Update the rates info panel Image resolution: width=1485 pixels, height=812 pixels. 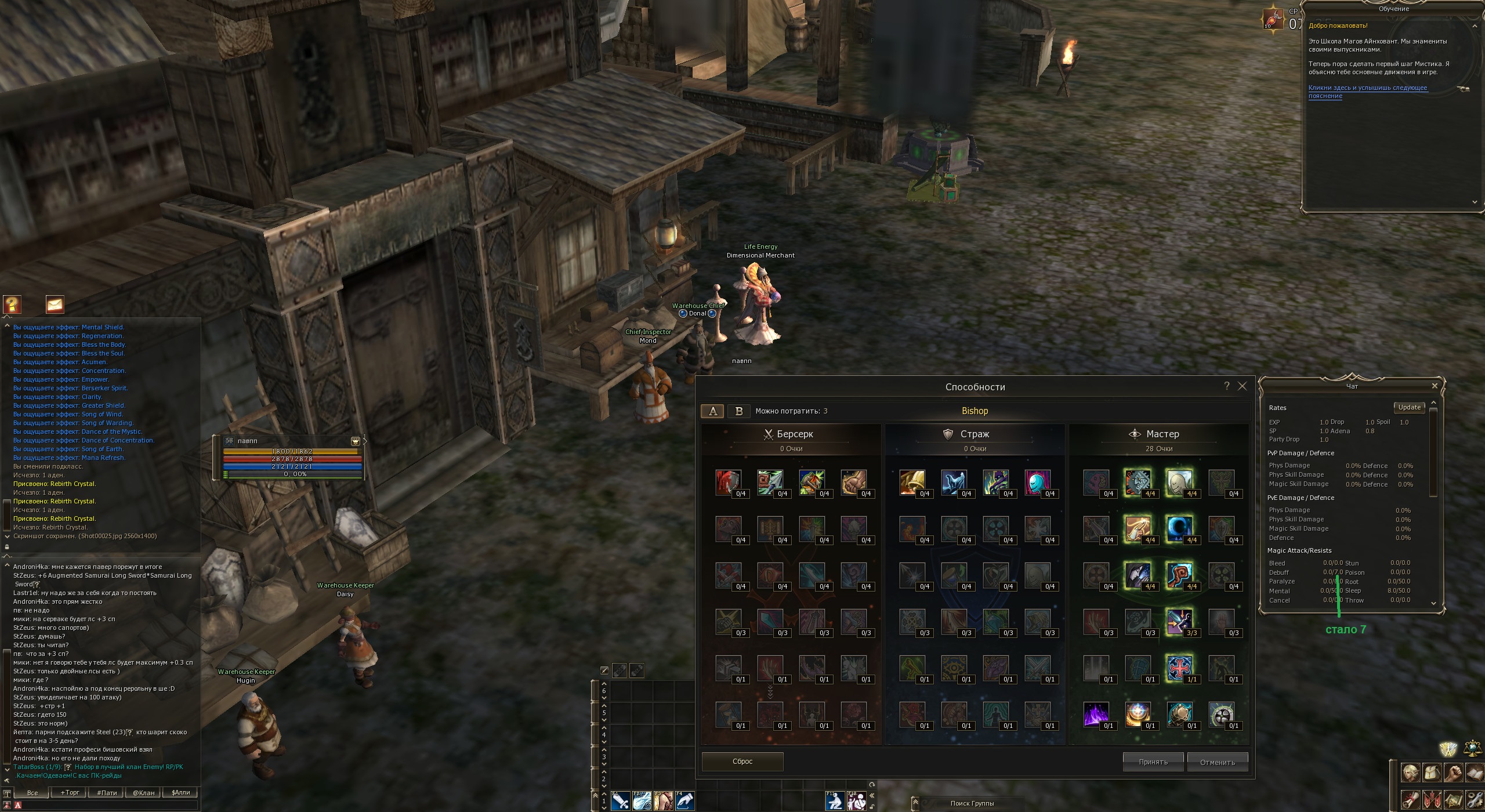(x=1409, y=407)
